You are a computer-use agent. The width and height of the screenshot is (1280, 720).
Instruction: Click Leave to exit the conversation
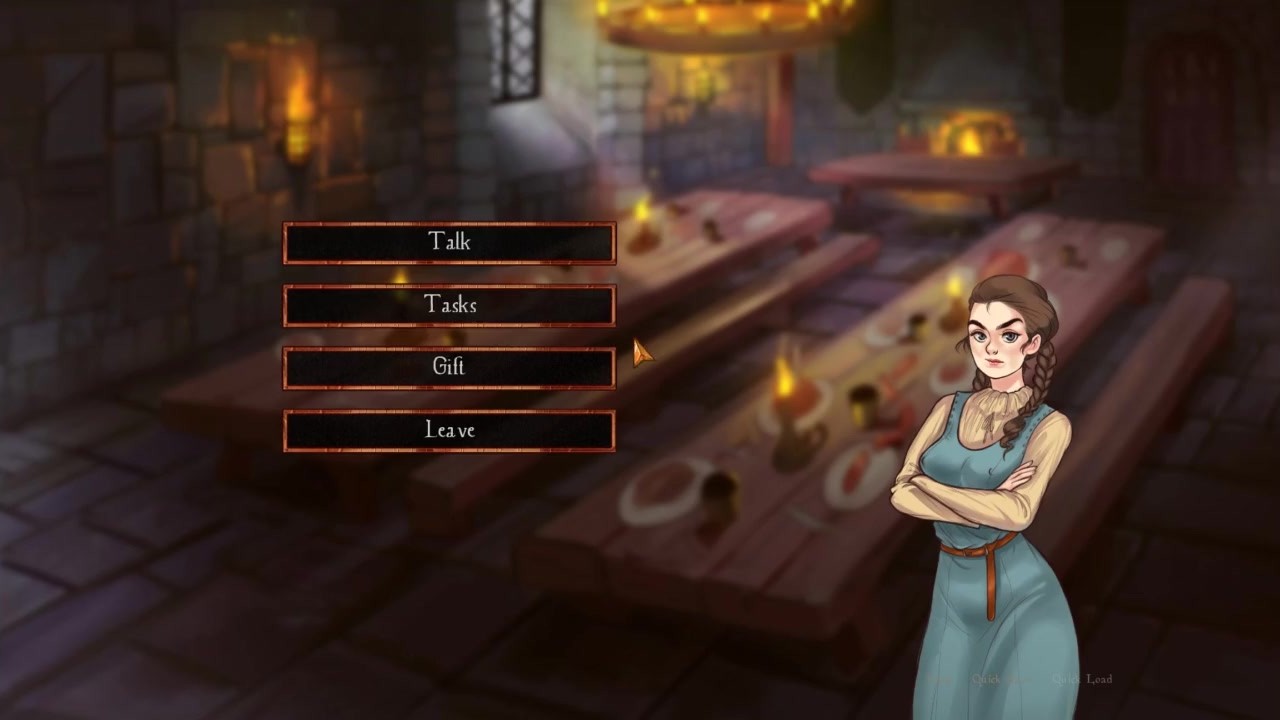click(449, 431)
